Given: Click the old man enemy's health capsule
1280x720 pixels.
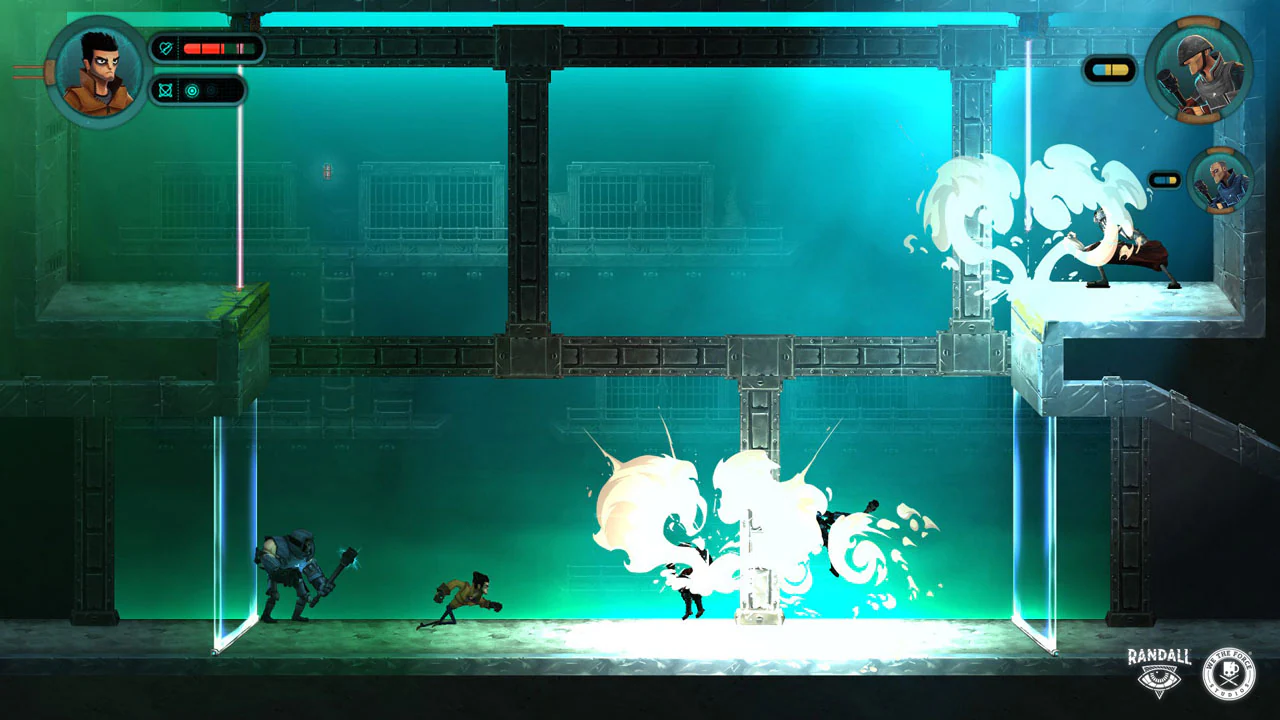Looking at the screenshot, I should click(1165, 177).
